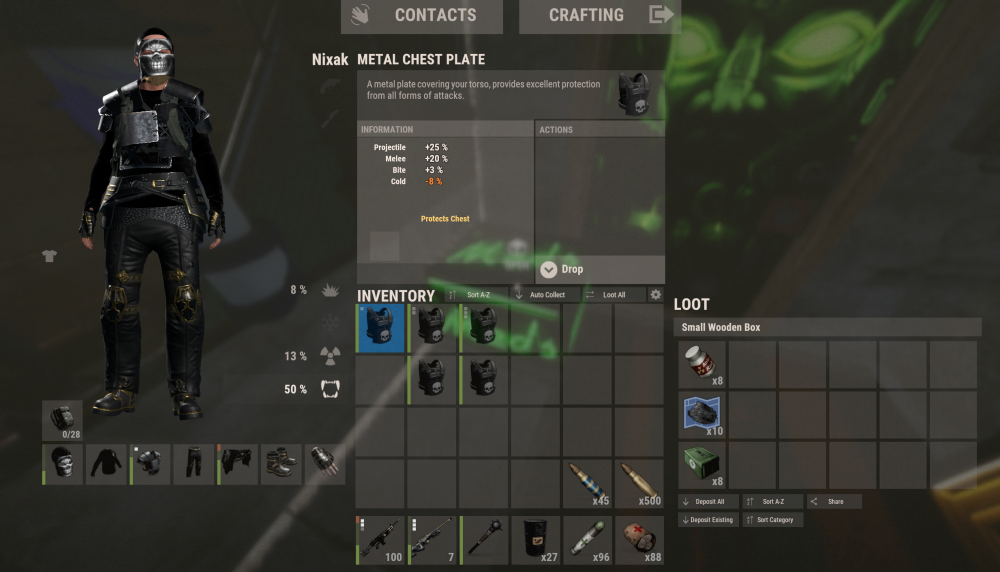1000x572 pixels.
Task: Select the x45 blue-striped ammo stack
Action: 588,484
